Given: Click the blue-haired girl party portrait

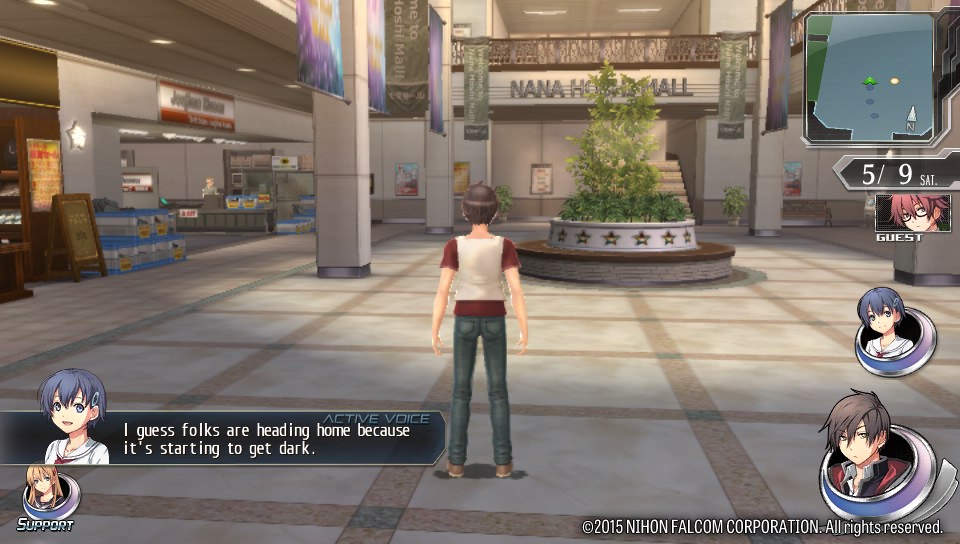Looking at the screenshot, I should point(893,327).
